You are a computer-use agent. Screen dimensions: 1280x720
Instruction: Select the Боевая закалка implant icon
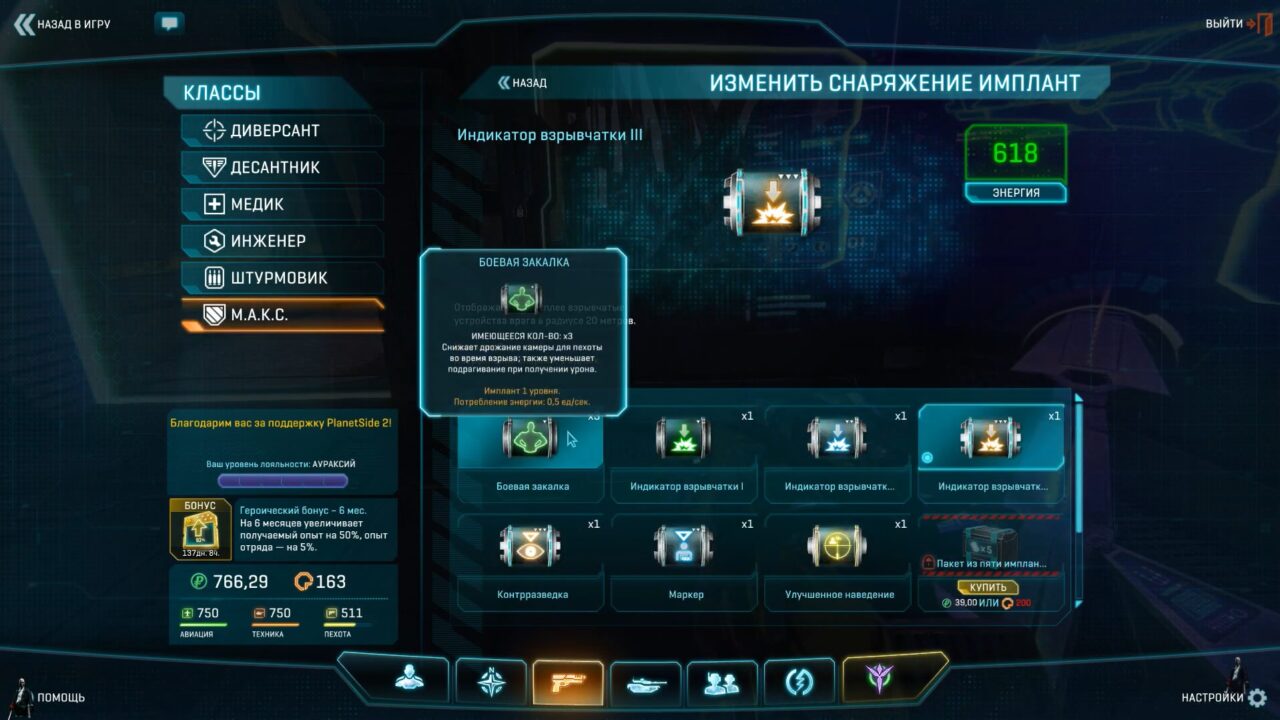pos(529,437)
